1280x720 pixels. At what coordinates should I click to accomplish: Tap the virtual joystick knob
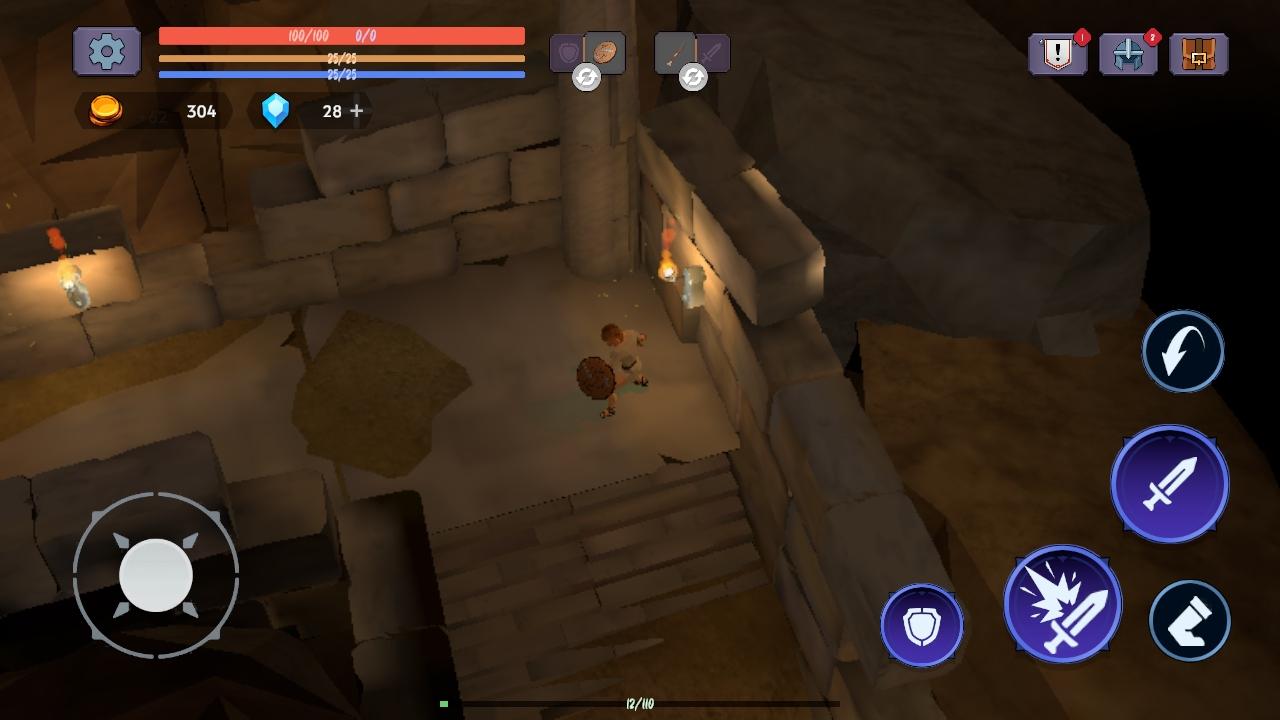156,575
